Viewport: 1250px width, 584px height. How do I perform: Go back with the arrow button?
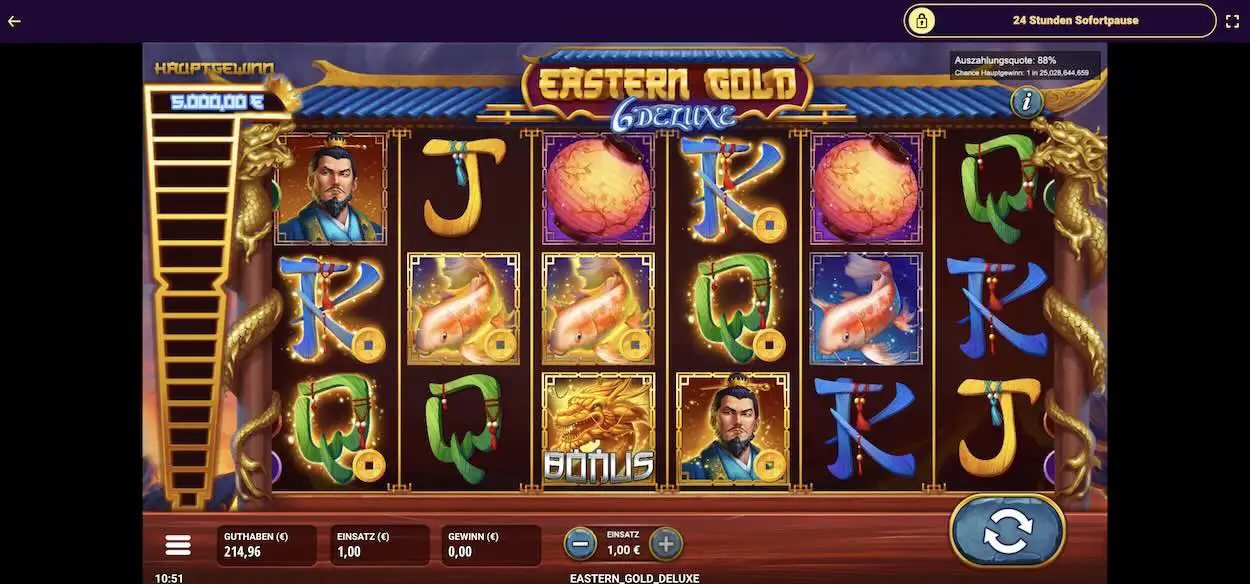pyautogui.click(x=14, y=20)
